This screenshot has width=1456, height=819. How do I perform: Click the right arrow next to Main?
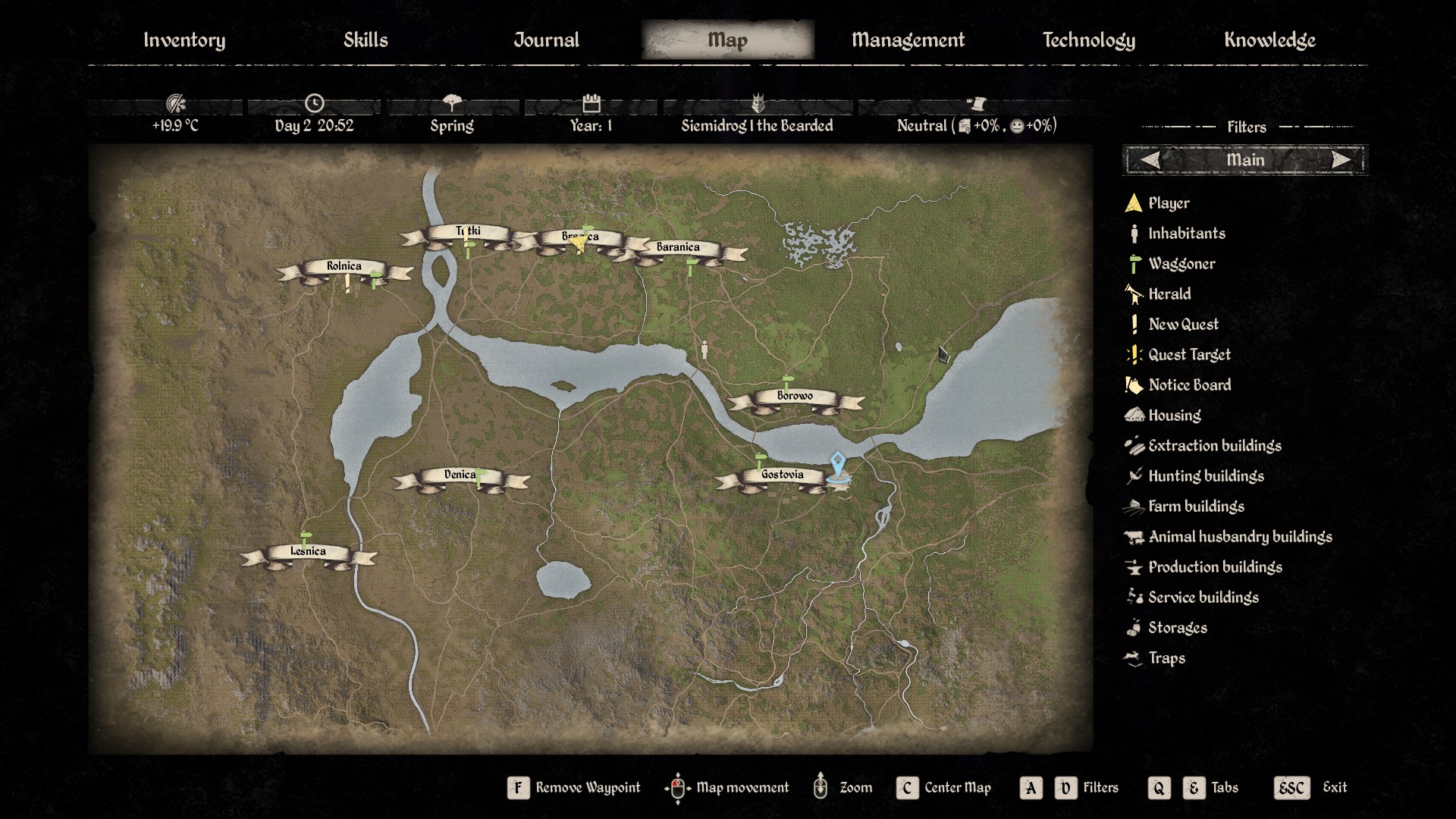[1341, 160]
